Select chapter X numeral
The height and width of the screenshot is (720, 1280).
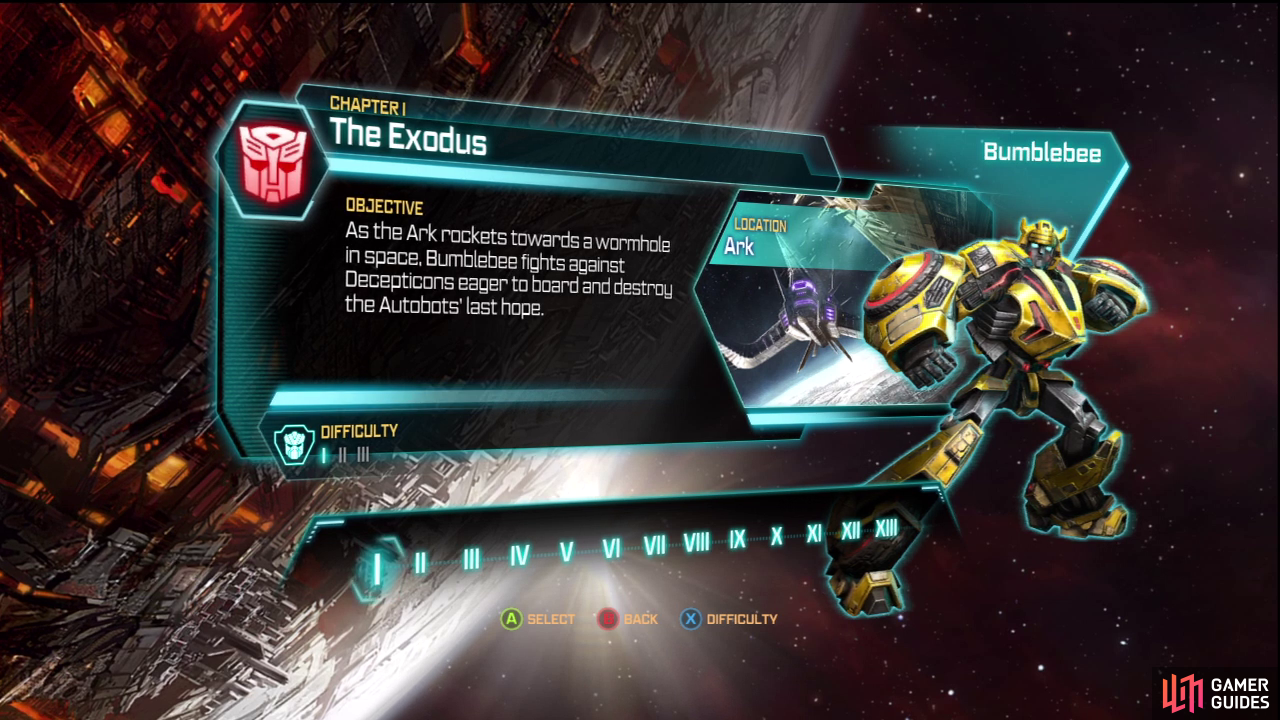(x=776, y=536)
